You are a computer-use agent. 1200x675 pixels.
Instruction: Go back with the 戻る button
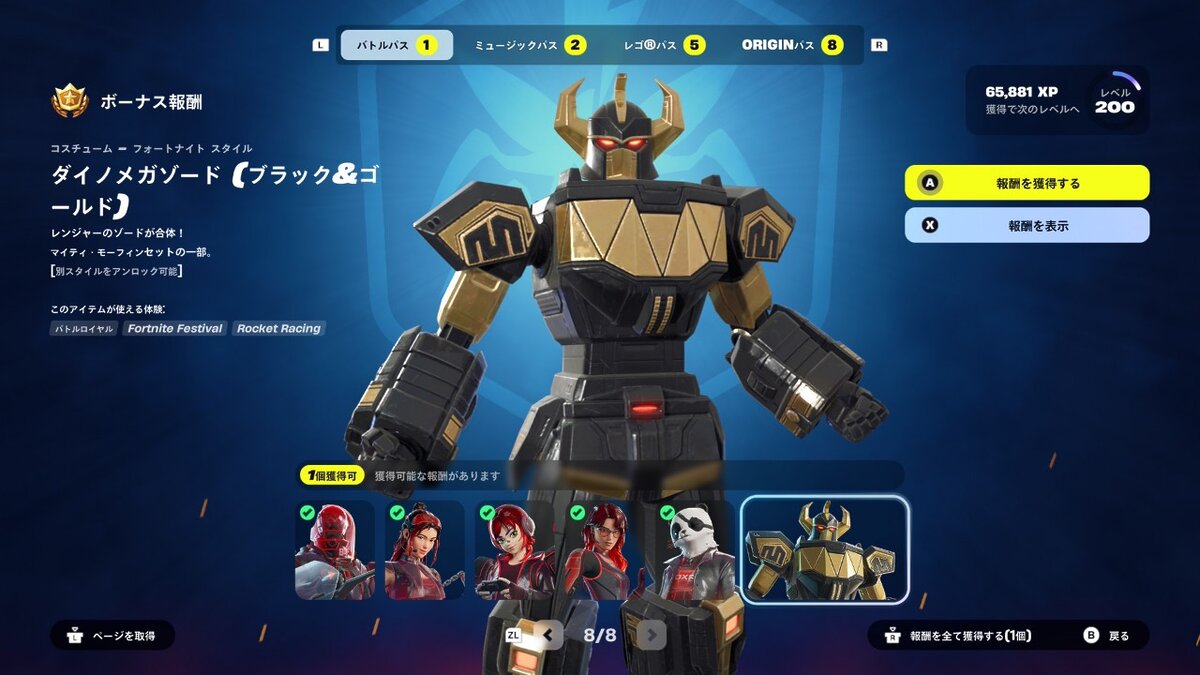click(x=1108, y=635)
